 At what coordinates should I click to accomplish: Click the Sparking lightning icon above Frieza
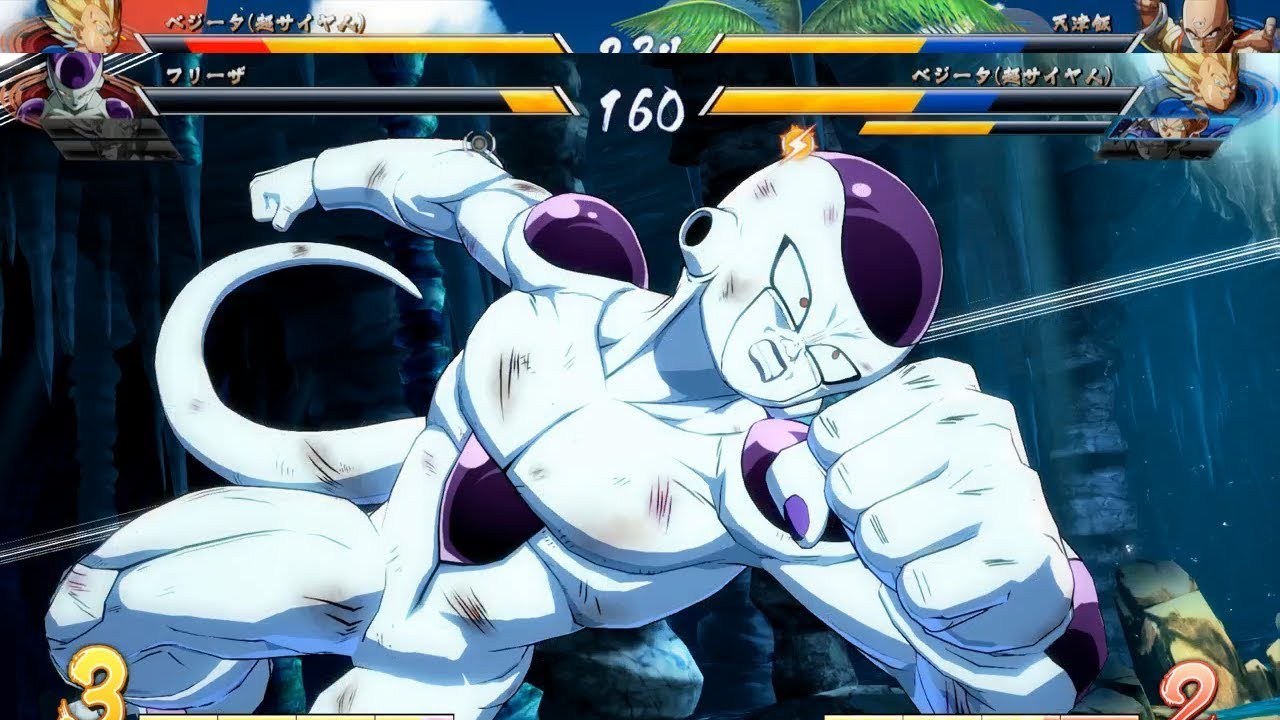tap(797, 144)
